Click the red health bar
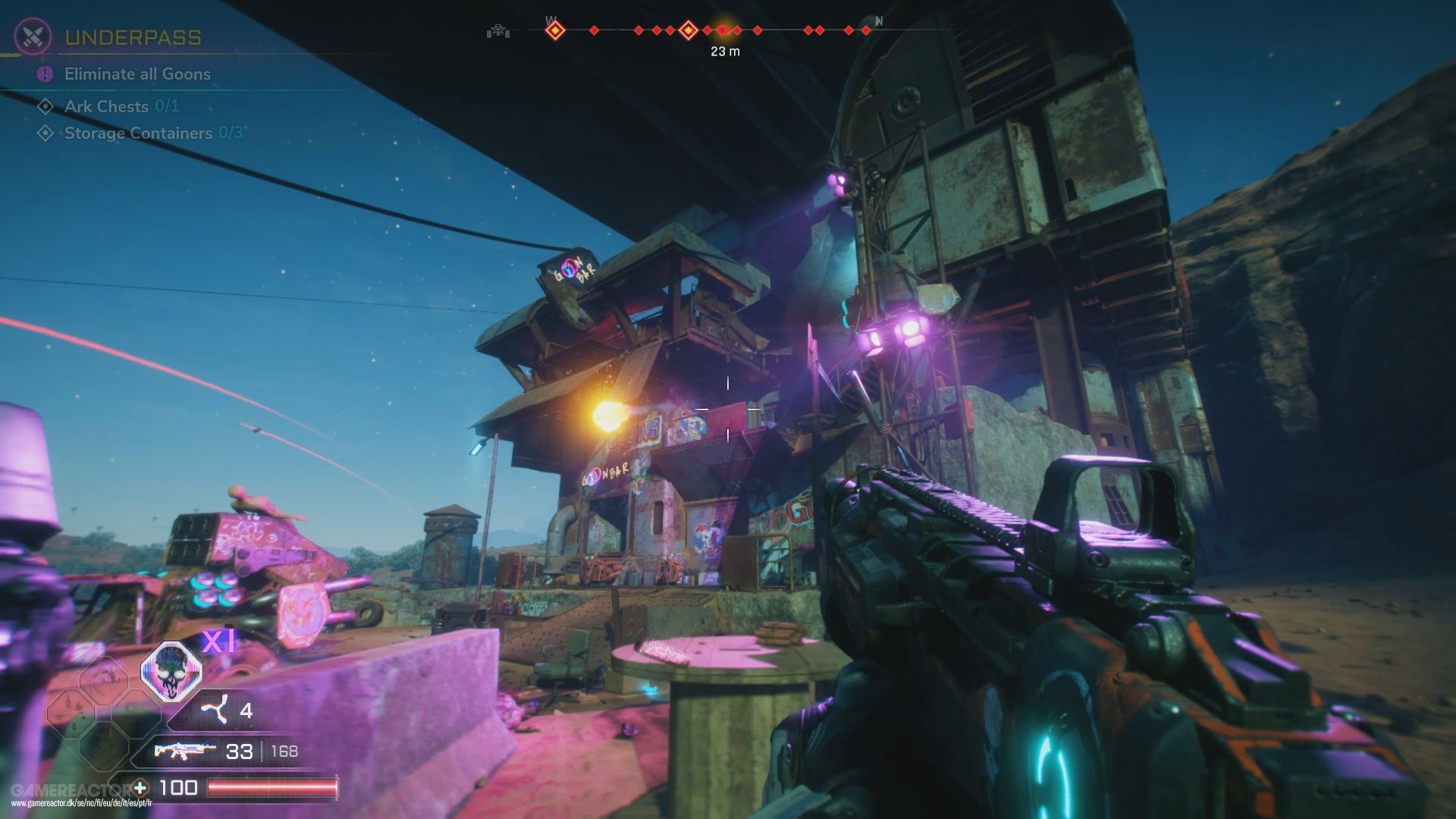 tap(273, 786)
